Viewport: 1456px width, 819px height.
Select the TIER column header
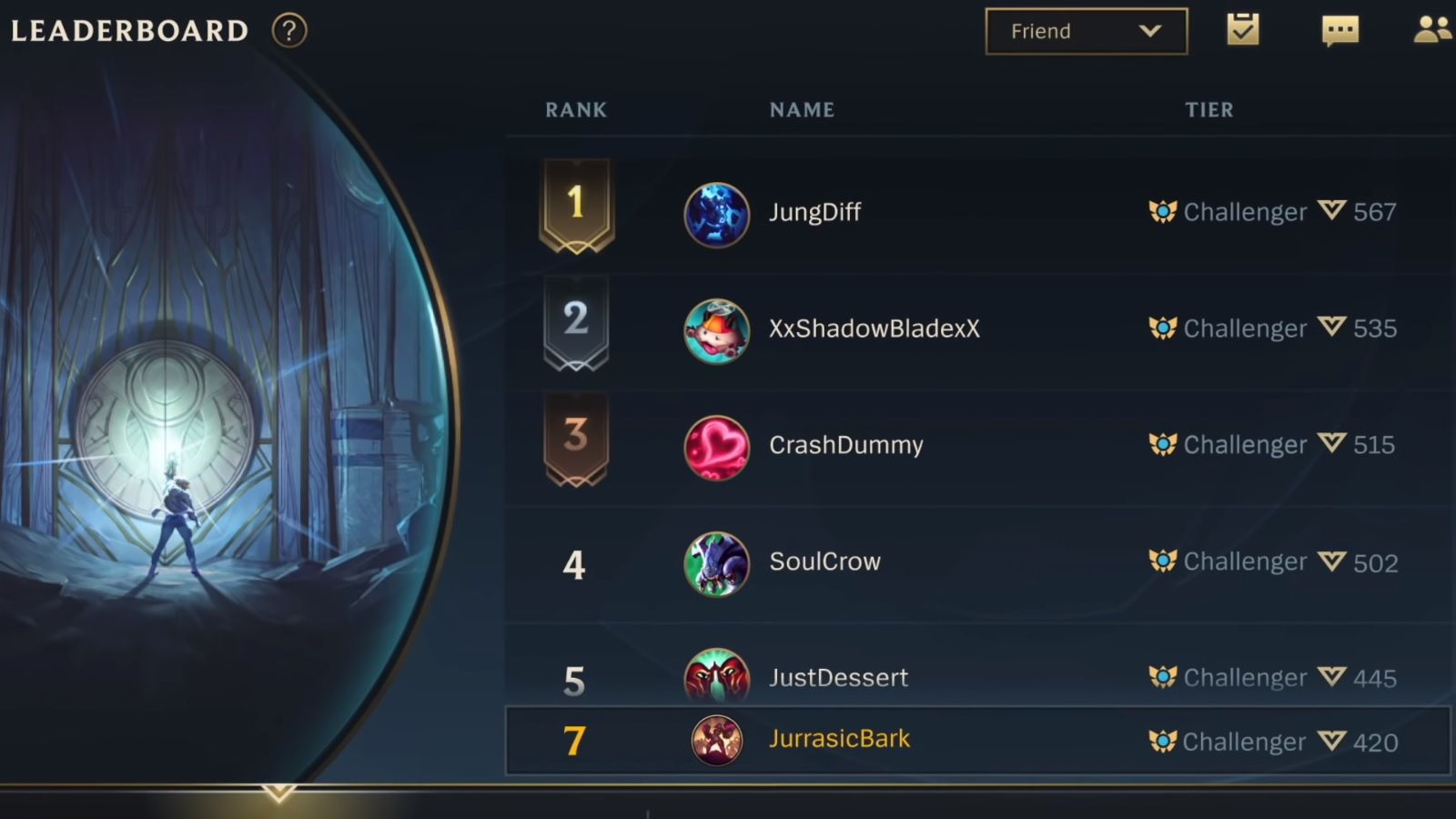coord(1208,109)
